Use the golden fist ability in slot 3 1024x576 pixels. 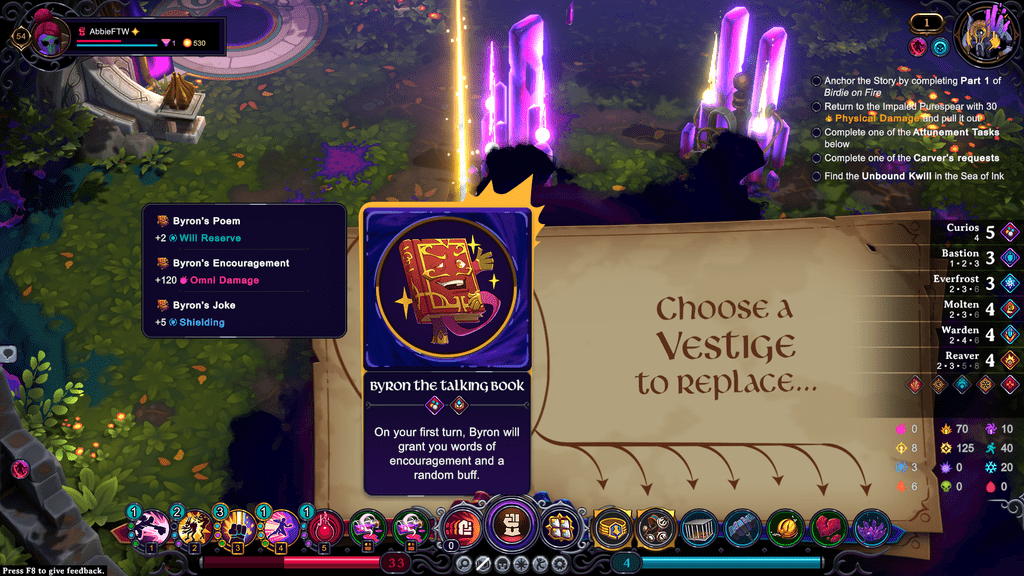(236, 528)
